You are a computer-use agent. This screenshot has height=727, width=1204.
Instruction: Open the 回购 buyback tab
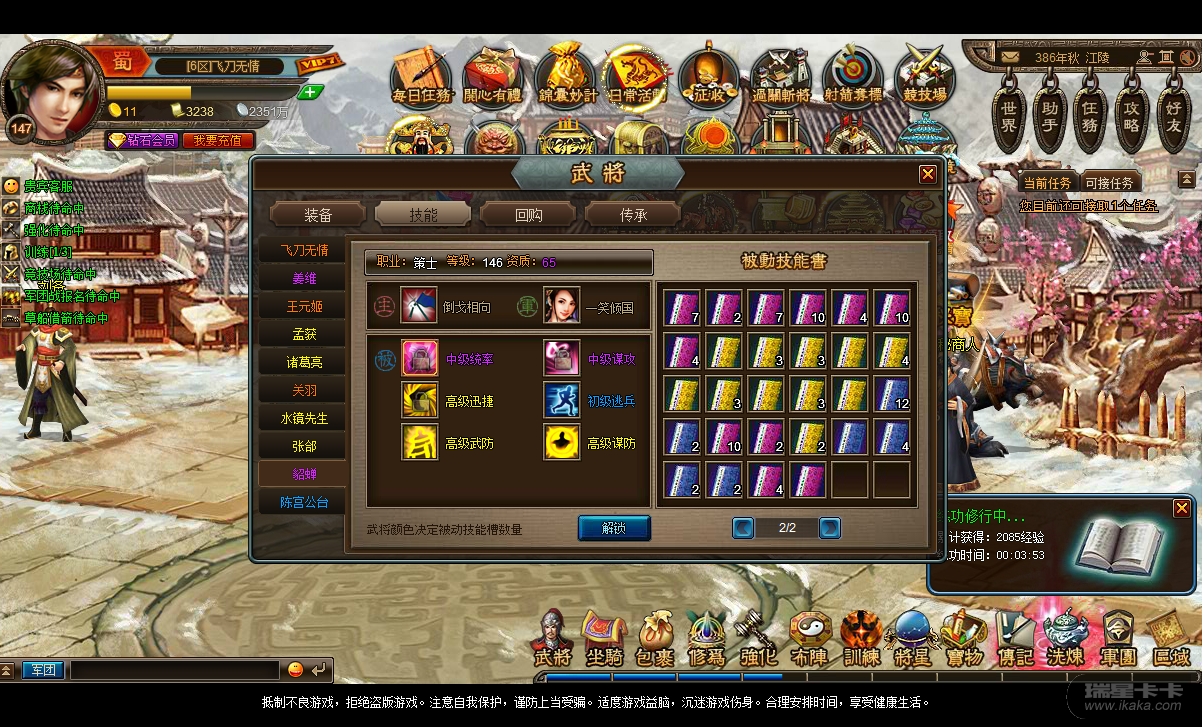click(528, 214)
